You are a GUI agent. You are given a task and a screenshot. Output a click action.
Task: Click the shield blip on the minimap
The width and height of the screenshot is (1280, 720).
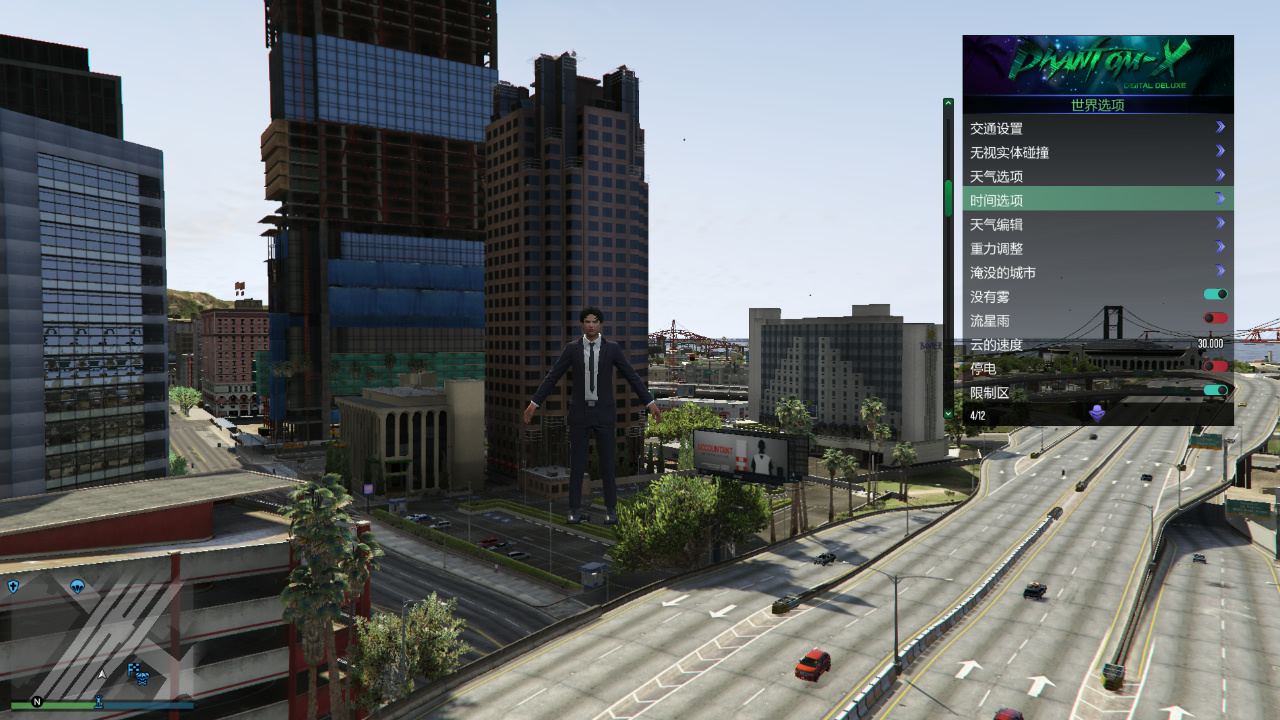(13, 586)
